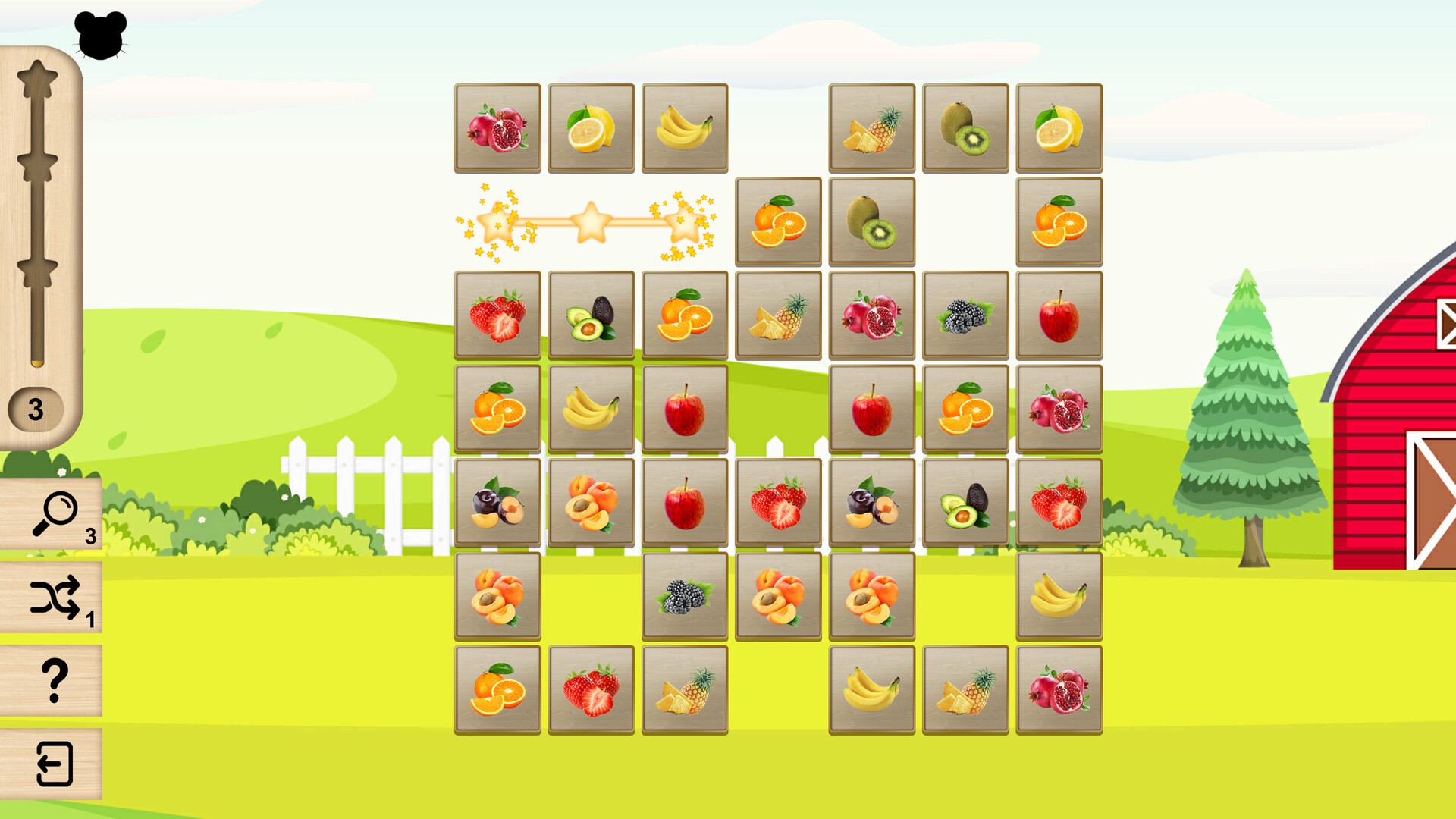Click the red apple tile mid grid
The height and width of the screenshot is (819, 1456).
(684, 409)
